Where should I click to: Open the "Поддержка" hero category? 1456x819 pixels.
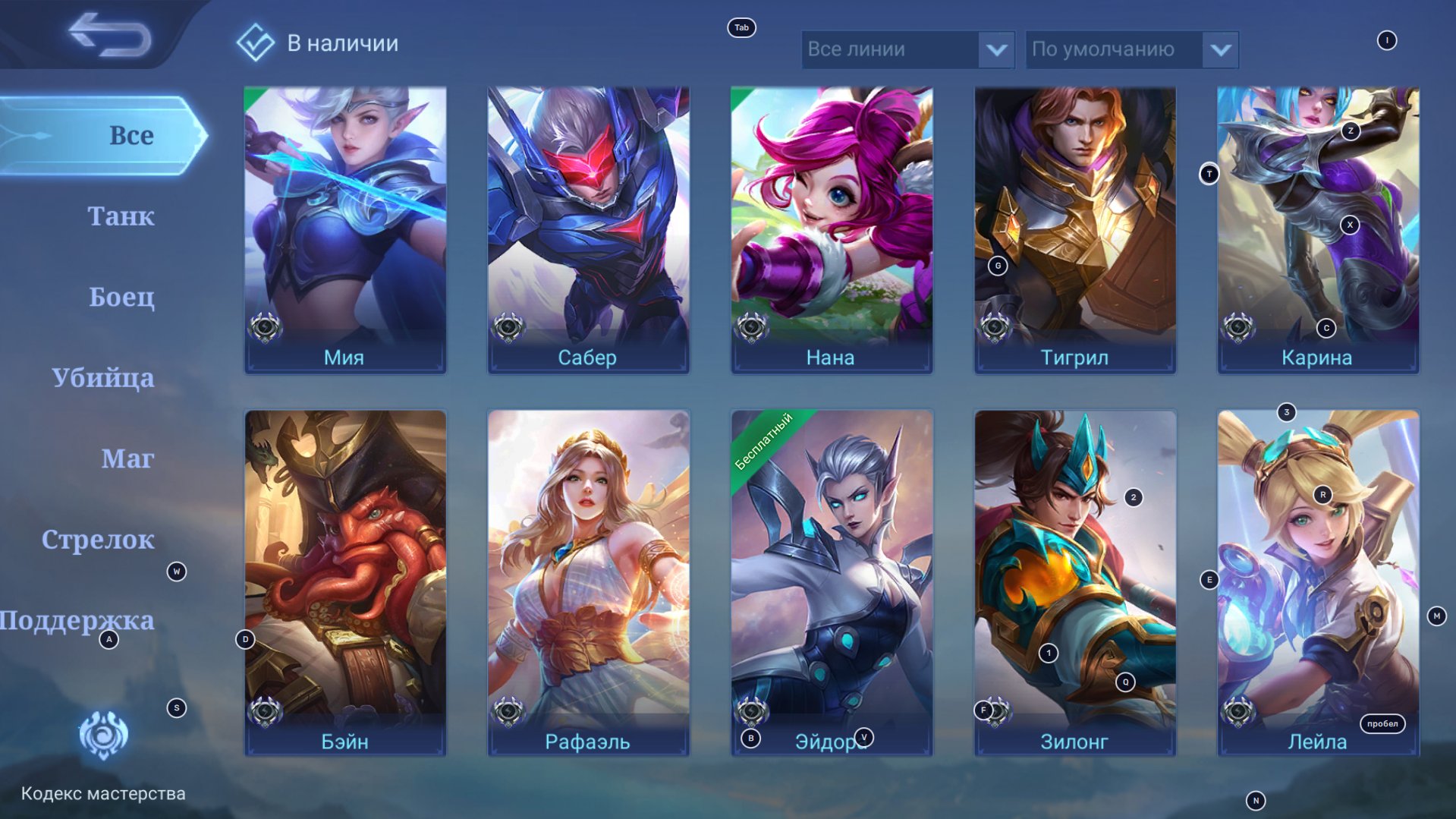pyautogui.click(x=77, y=620)
